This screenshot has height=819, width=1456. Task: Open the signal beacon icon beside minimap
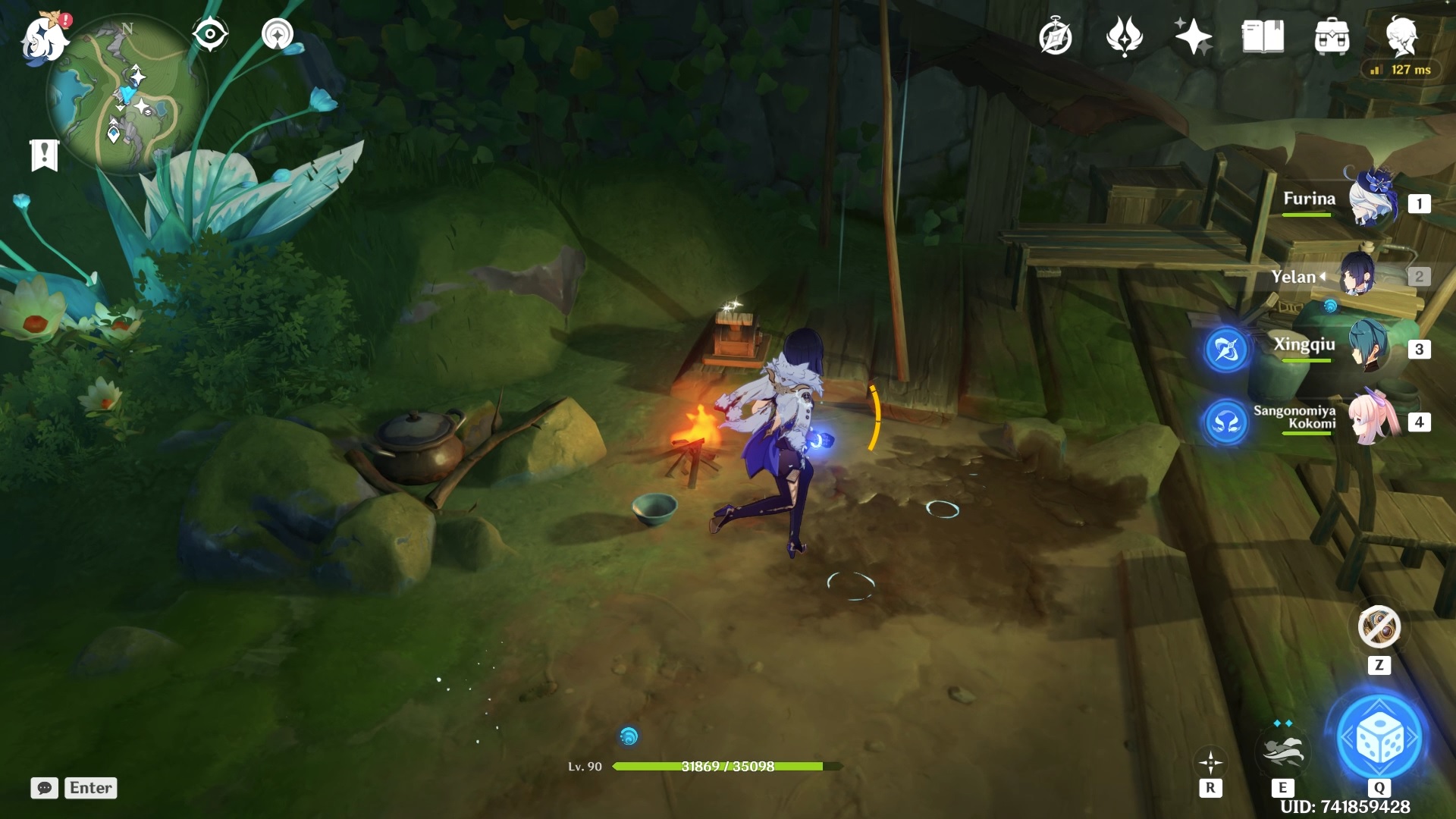tap(278, 34)
